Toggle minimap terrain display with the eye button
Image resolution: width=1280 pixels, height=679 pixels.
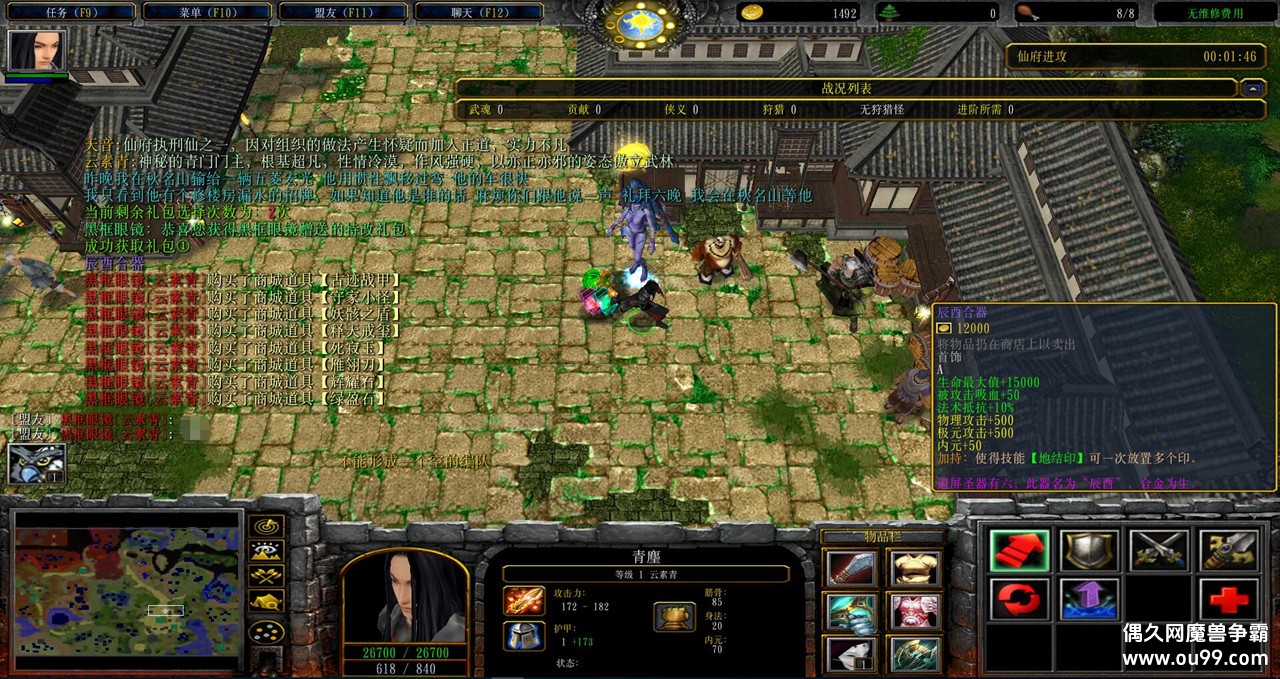(266, 551)
